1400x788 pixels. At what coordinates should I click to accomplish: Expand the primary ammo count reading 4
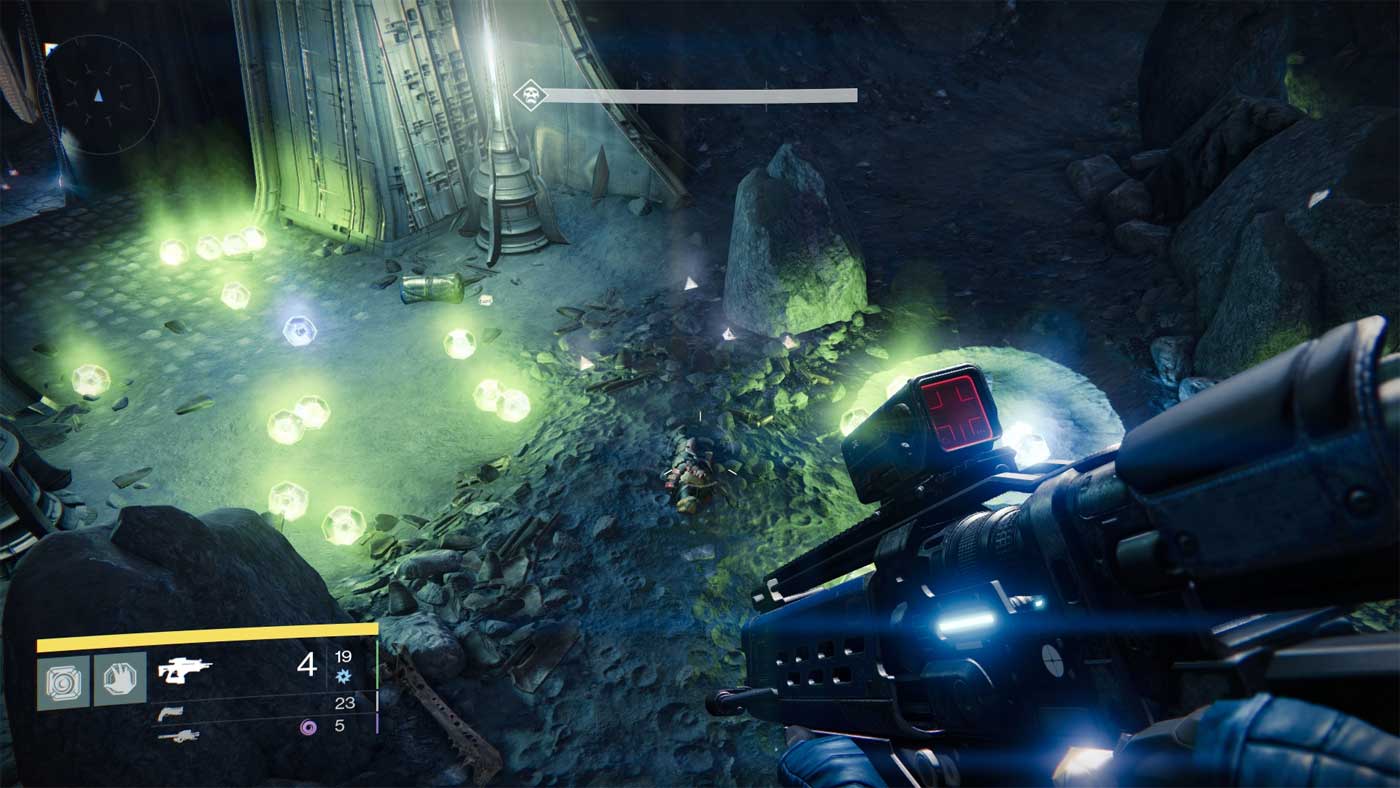[306, 666]
